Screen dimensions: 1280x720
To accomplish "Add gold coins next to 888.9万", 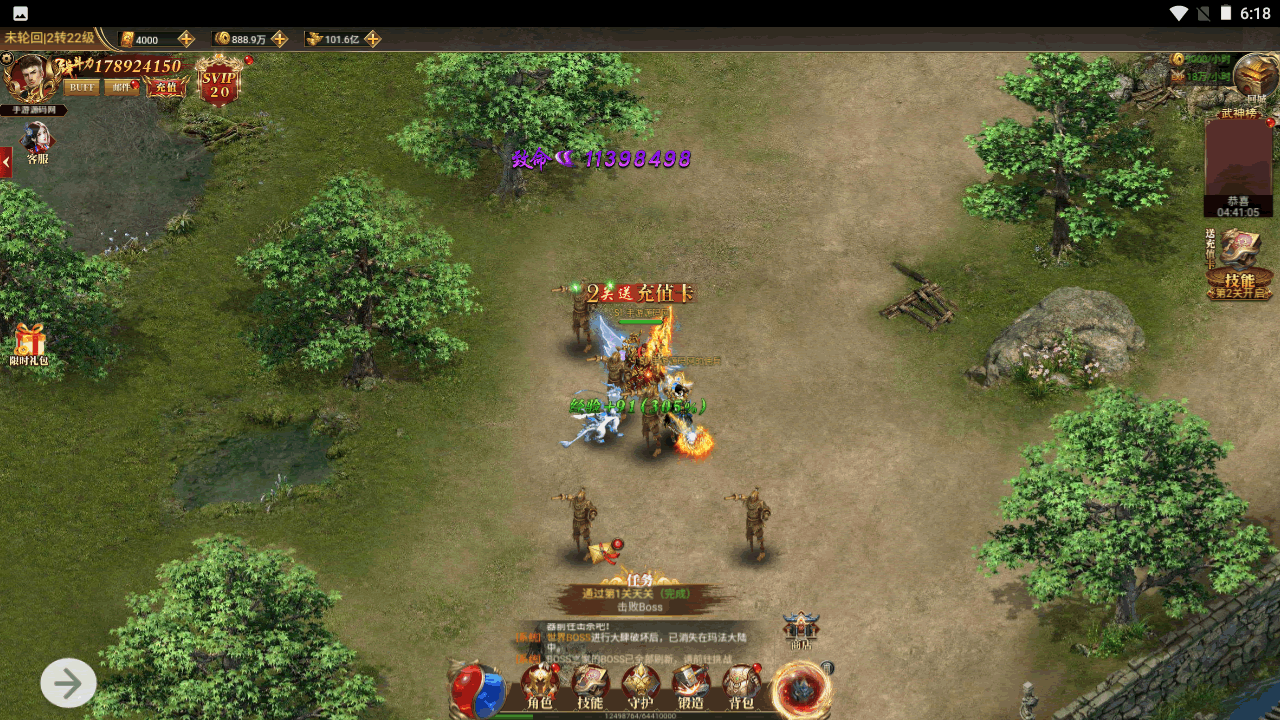I will click(280, 39).
